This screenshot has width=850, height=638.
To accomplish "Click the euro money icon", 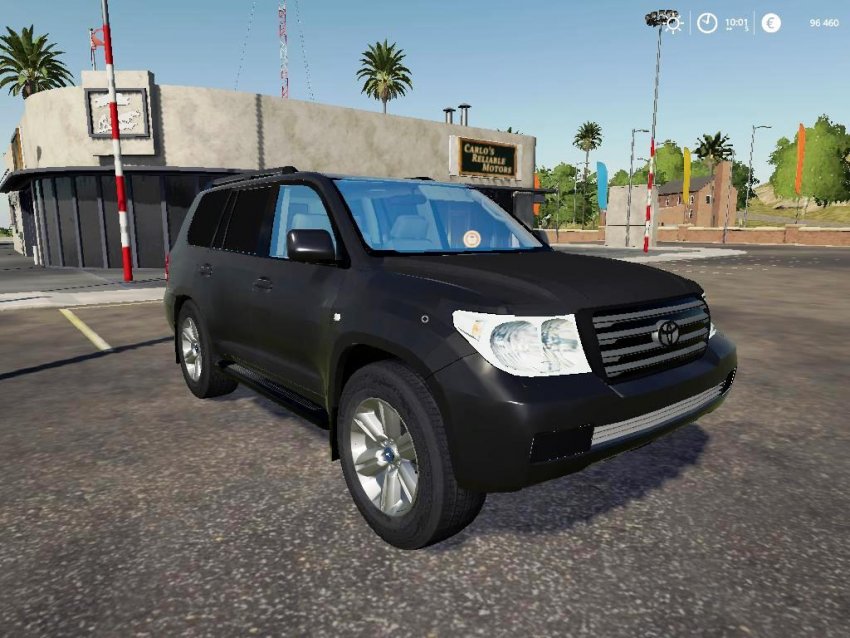I will (x=771, y=23).
